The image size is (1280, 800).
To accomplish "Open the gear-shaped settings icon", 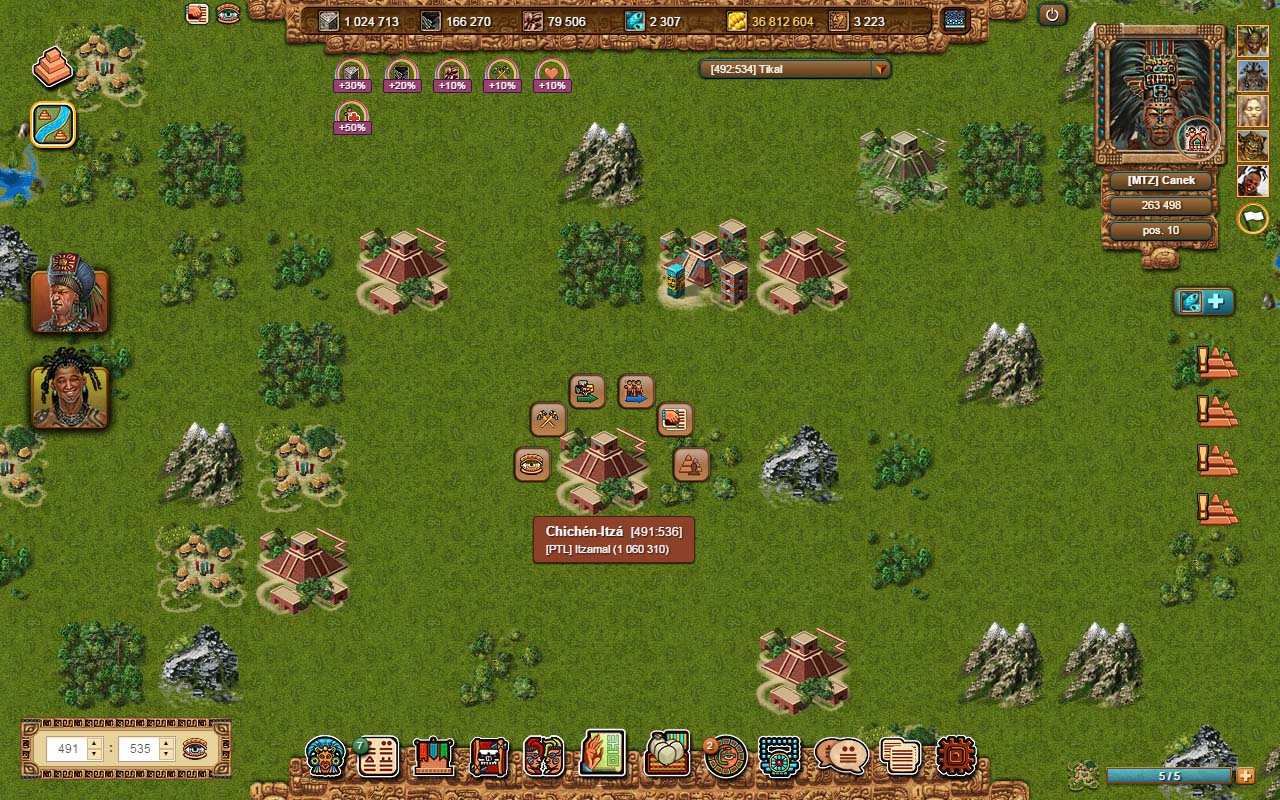I will tap(956, 757).
